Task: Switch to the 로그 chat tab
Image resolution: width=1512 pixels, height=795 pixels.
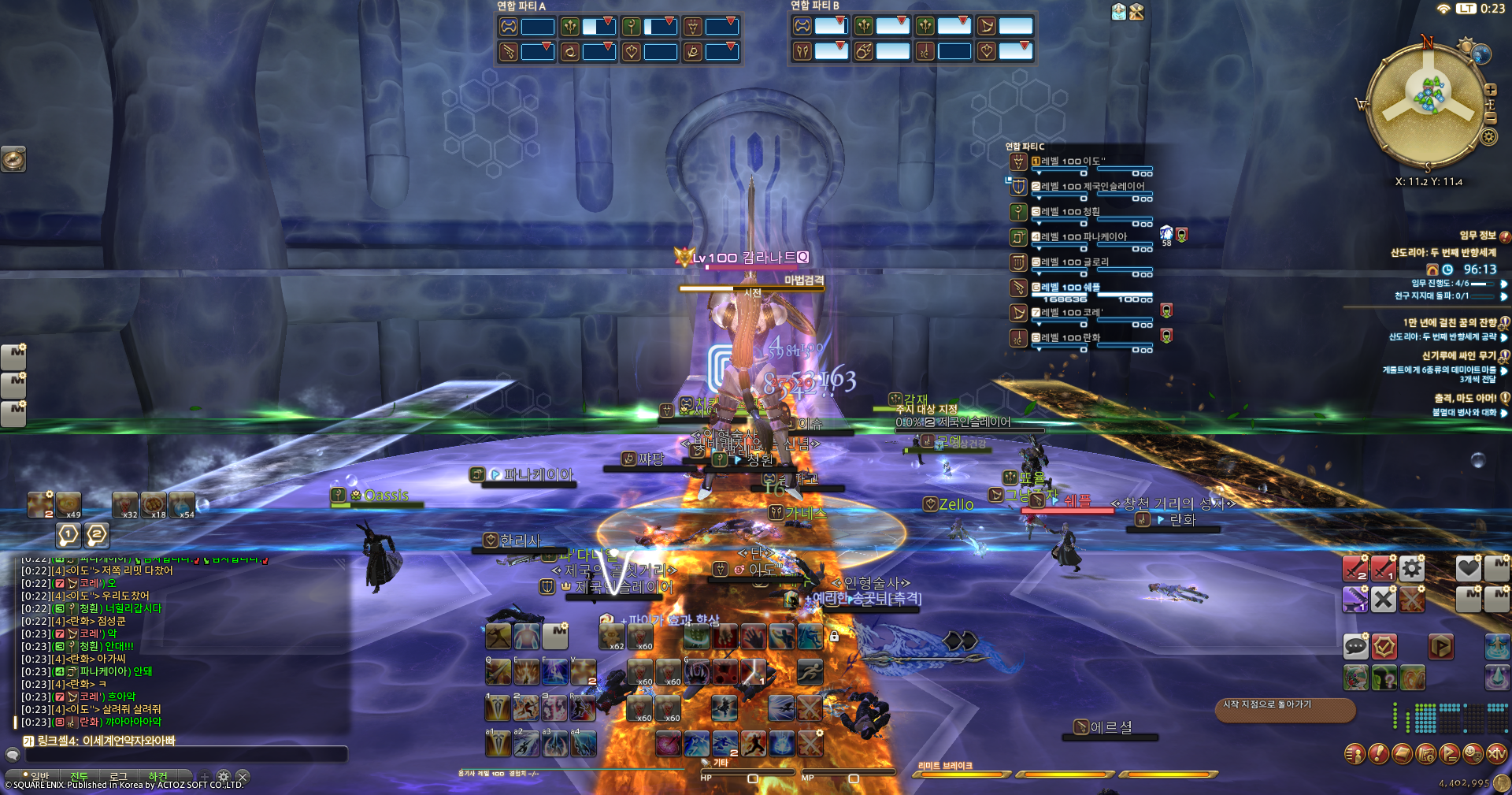Action: click(118, 777)
